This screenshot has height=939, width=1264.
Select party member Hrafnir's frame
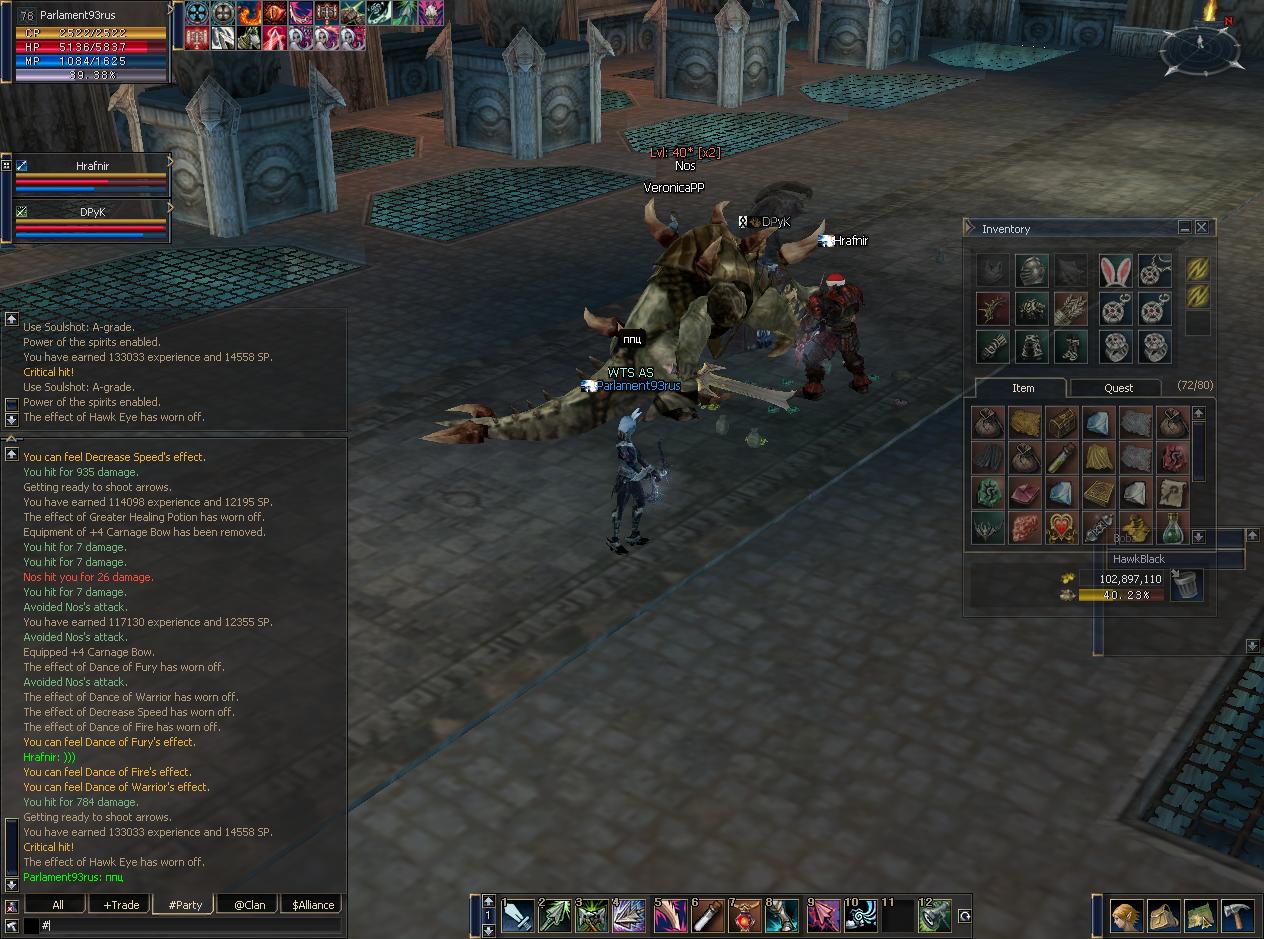point(92,174)
